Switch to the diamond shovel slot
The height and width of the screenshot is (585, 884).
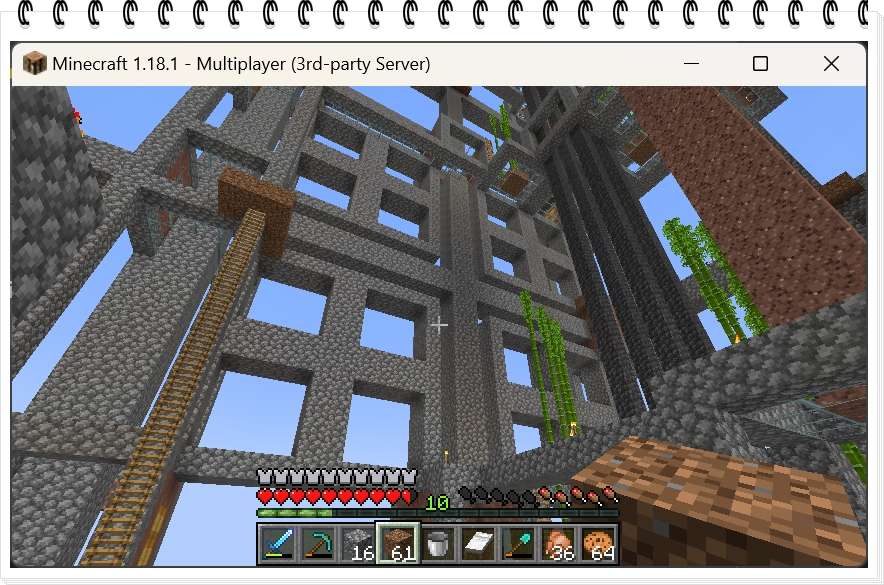coord(517,544)
